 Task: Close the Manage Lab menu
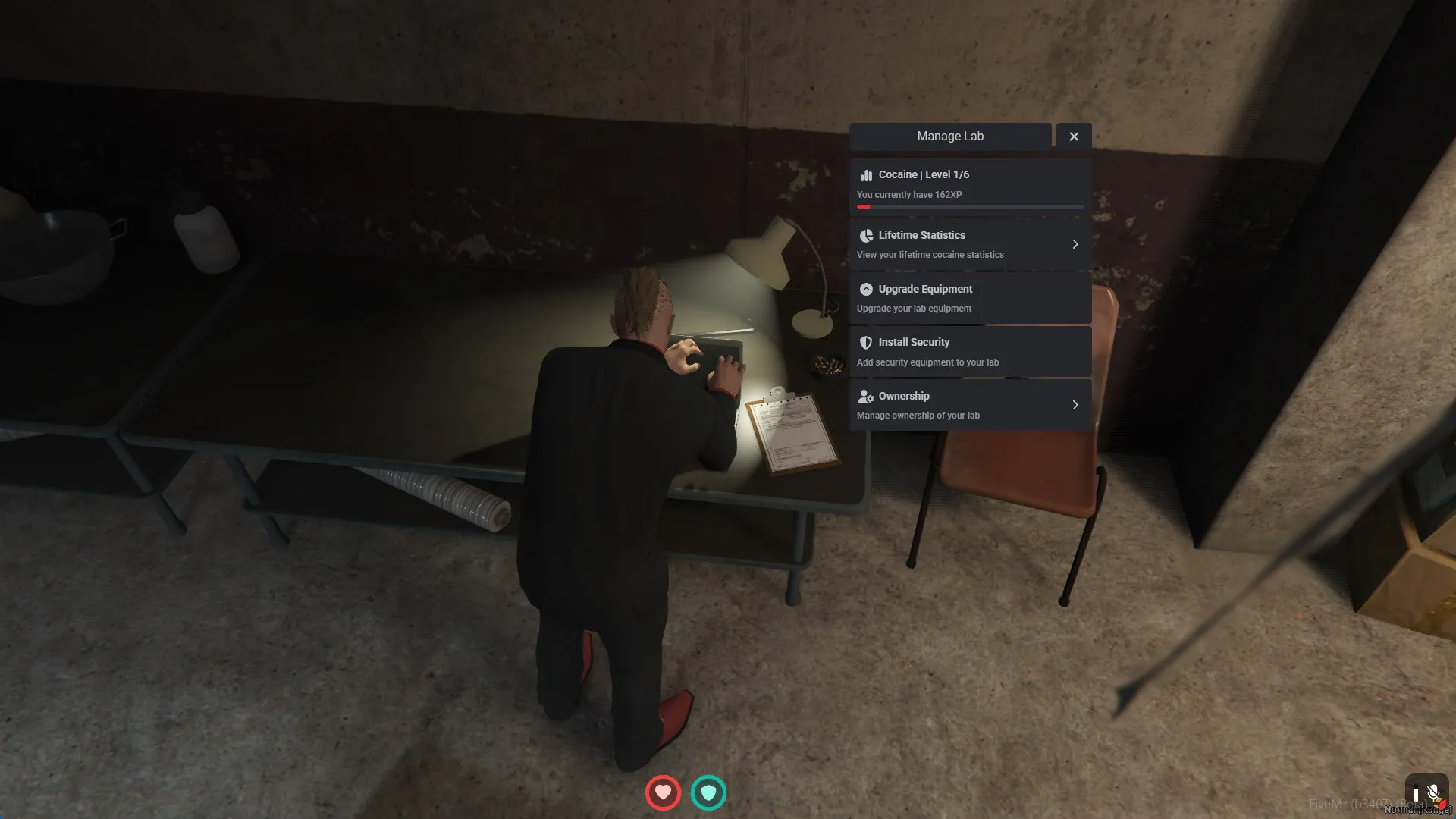[x=1073, y=136]
